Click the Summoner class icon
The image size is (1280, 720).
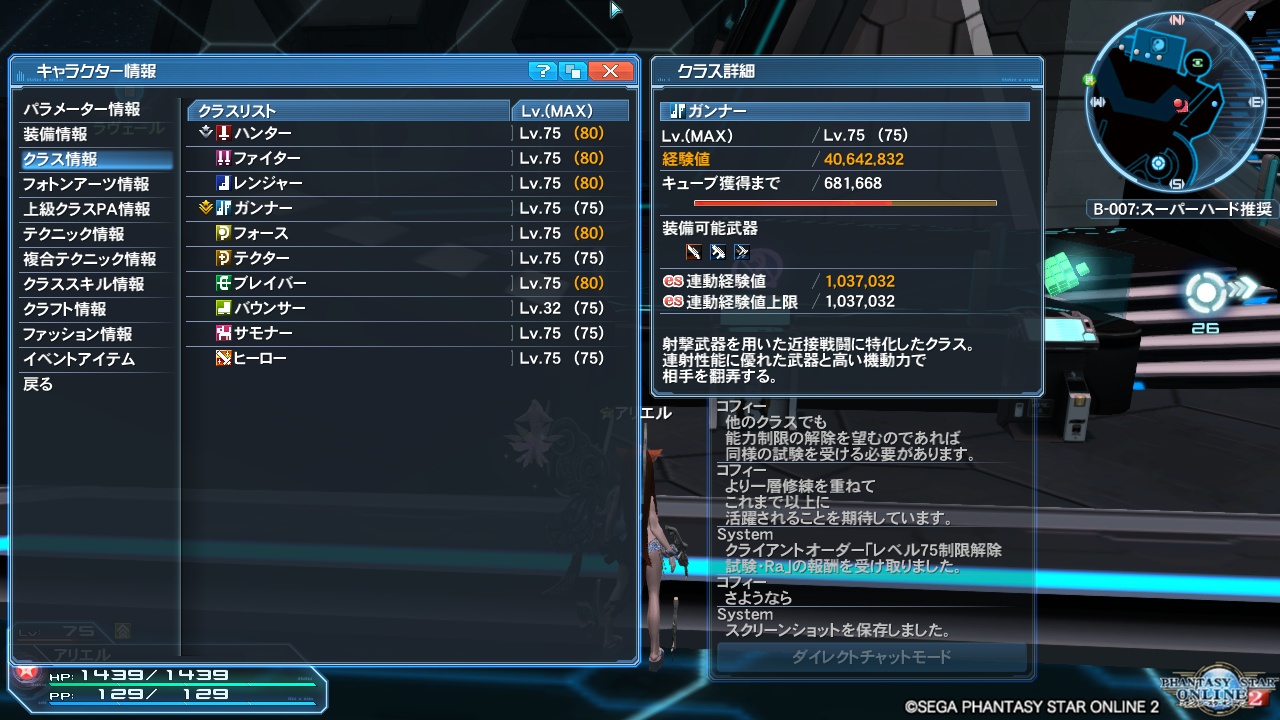click(224, 334)
